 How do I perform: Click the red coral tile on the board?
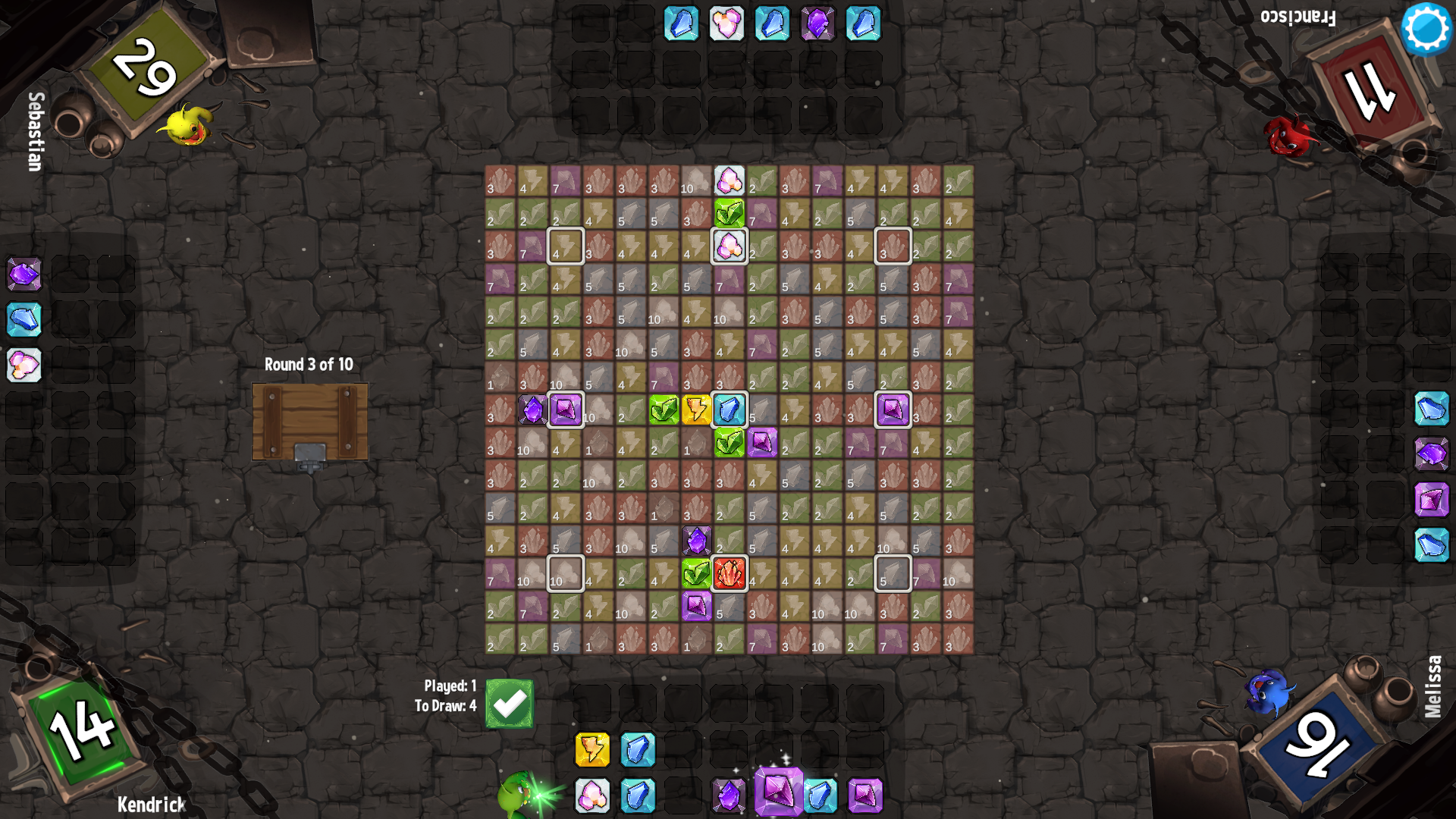730,573
